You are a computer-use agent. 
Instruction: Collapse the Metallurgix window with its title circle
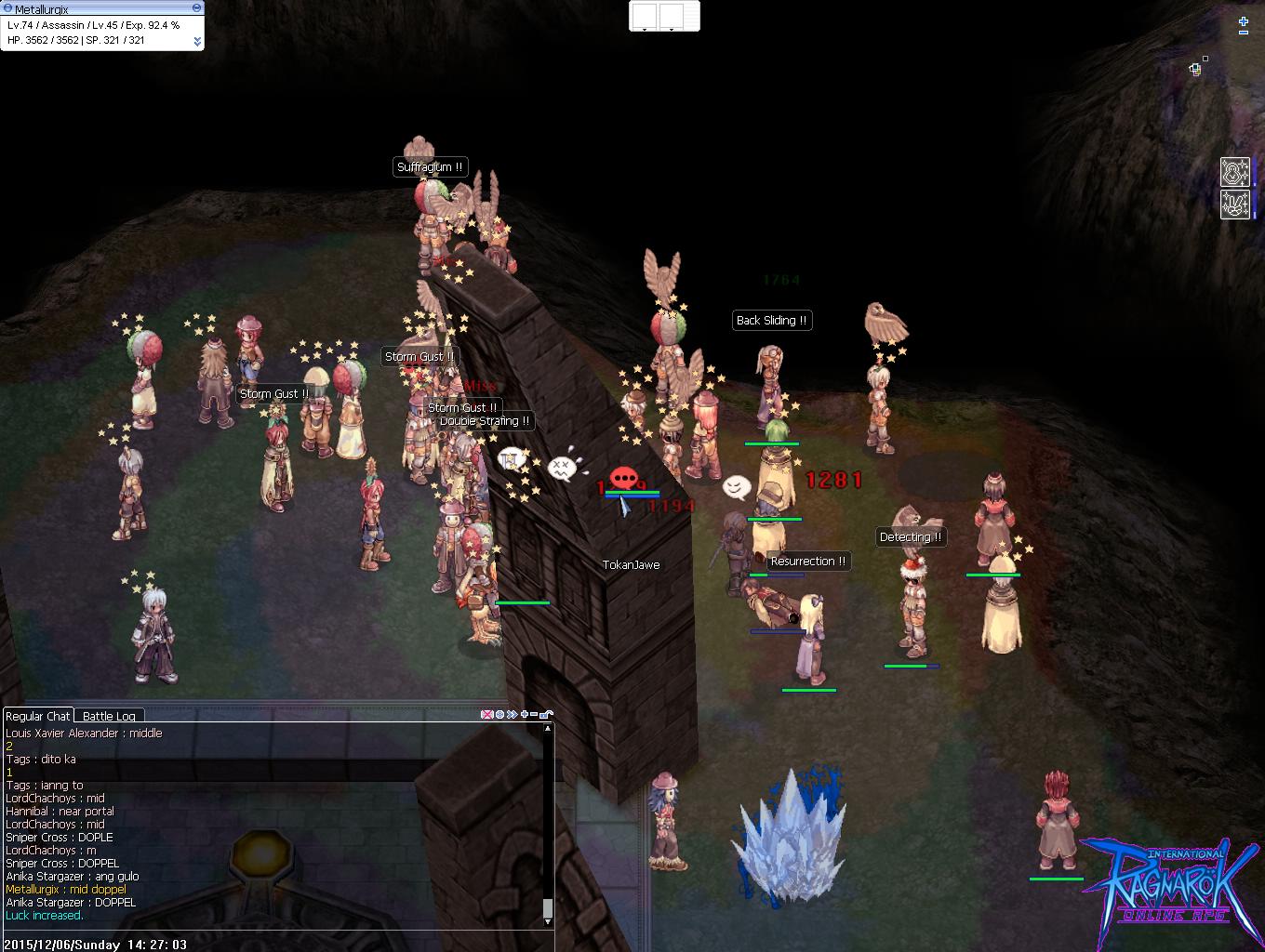coord(196,7)
